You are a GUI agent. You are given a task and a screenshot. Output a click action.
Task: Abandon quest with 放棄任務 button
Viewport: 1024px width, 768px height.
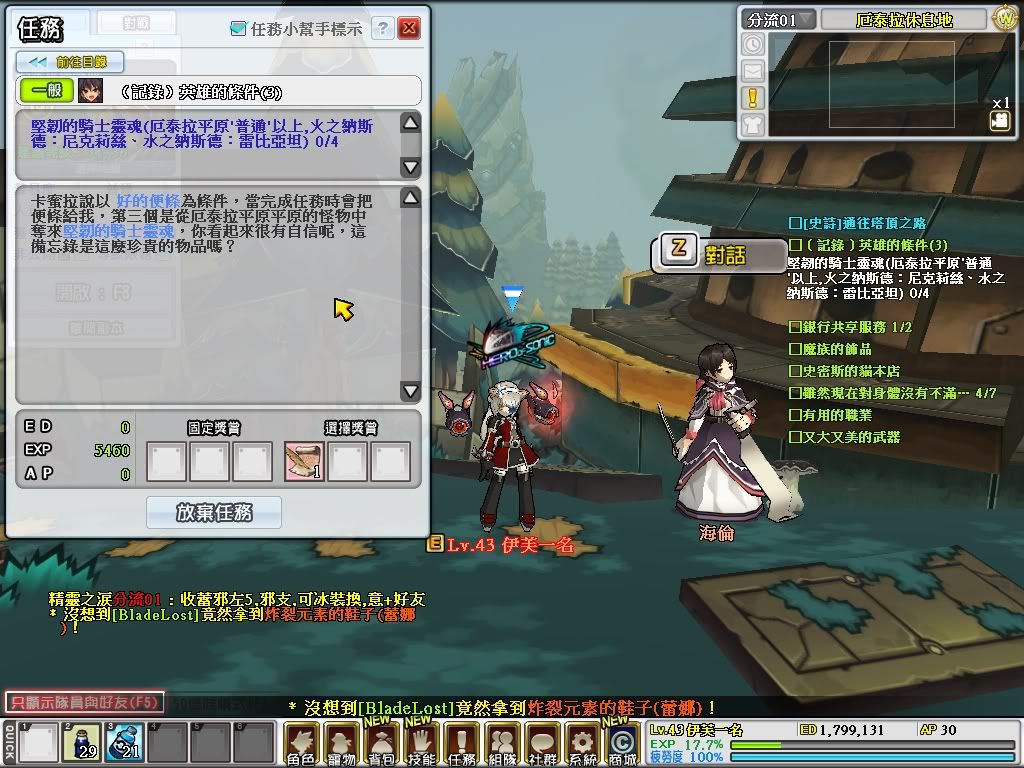pyautogui.click(x=214, y=512)
